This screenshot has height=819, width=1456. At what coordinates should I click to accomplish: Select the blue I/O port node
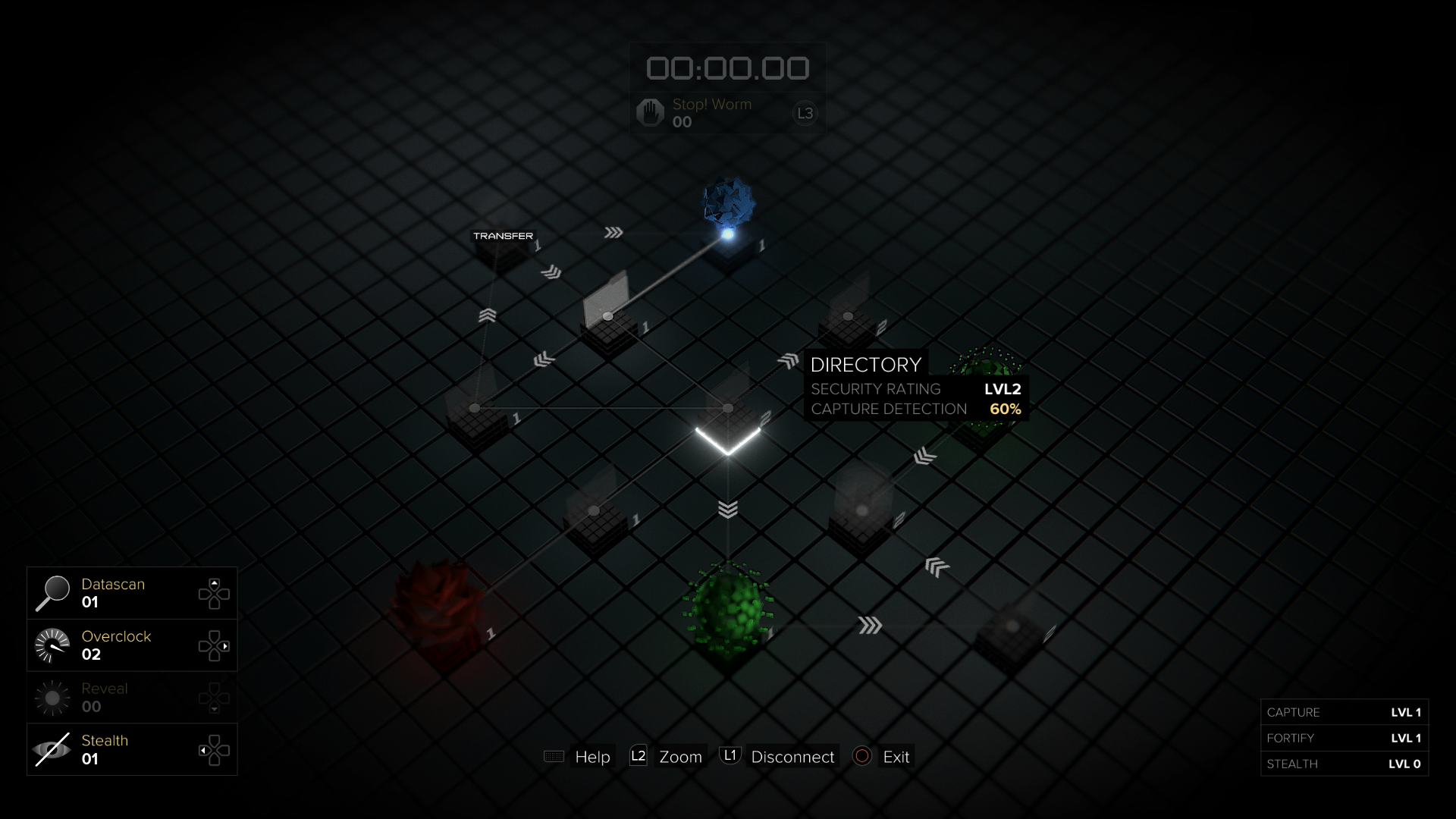(x=728, y=209)
